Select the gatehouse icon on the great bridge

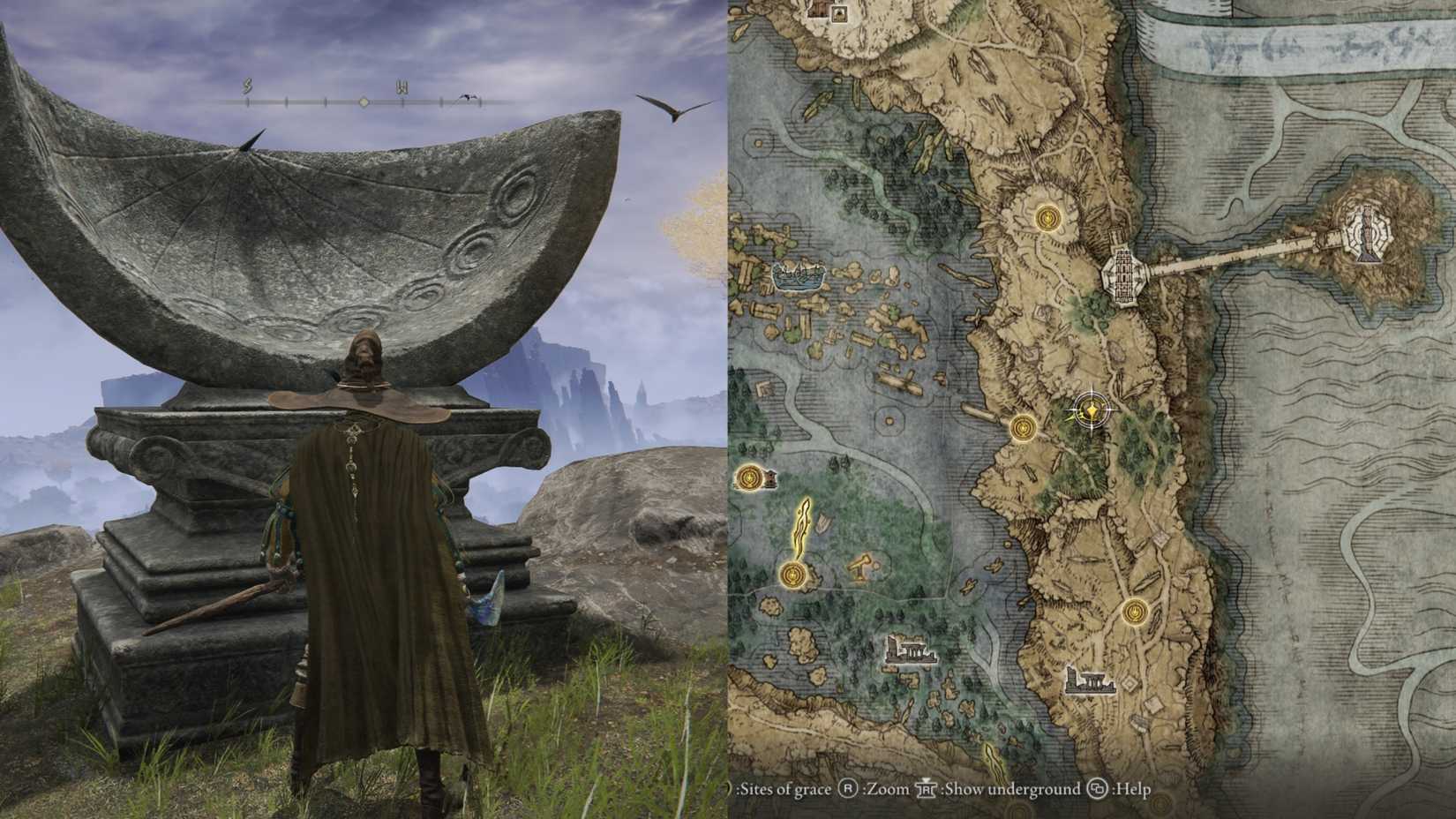point(1122,275)
